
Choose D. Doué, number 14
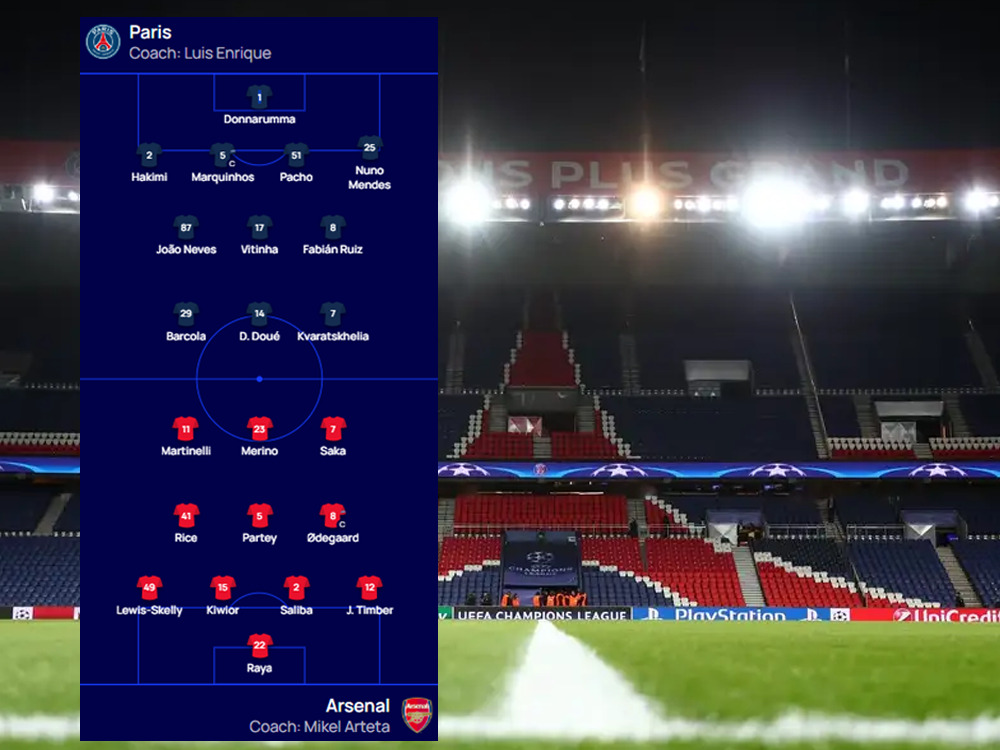point(259,314)
